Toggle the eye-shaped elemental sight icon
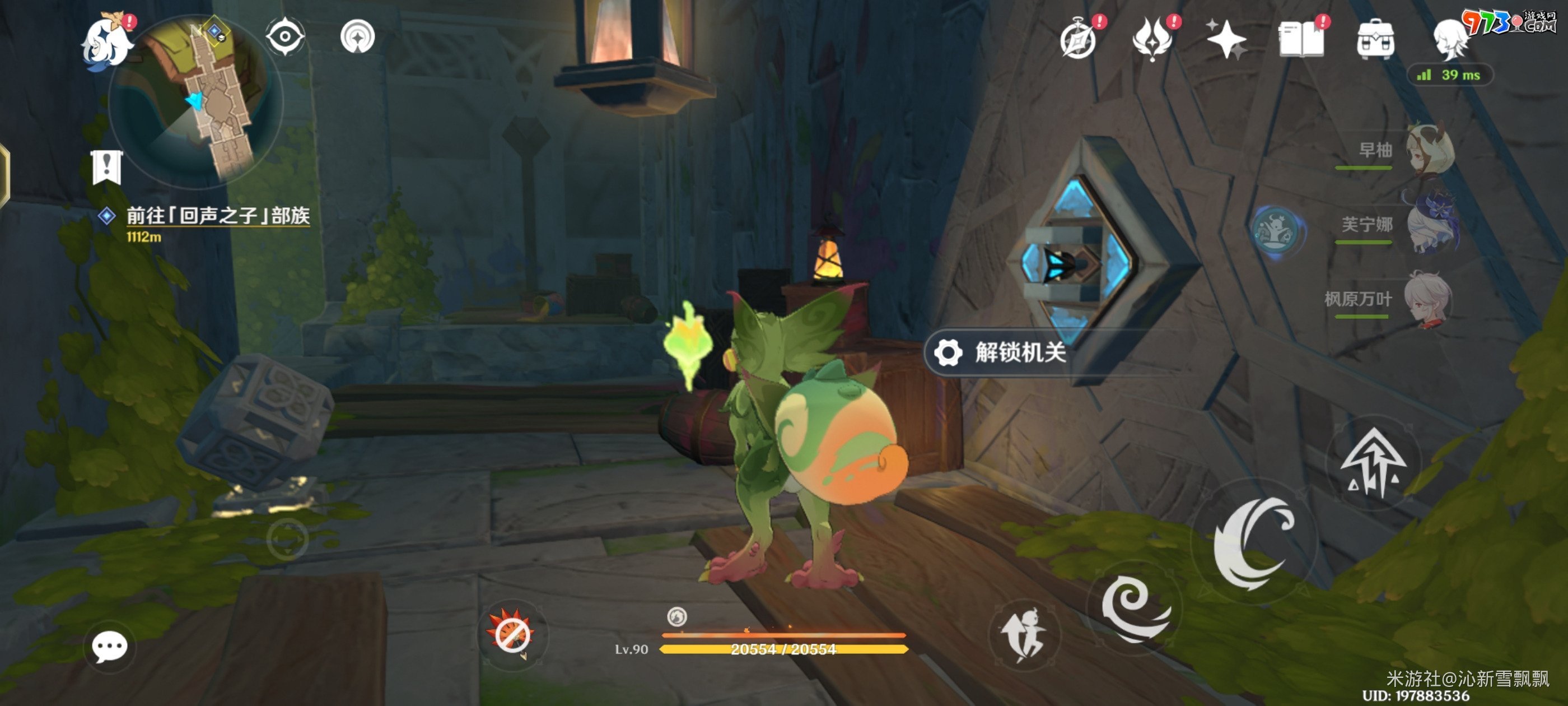Screen dimensions: 1568x706 [285, 36]
